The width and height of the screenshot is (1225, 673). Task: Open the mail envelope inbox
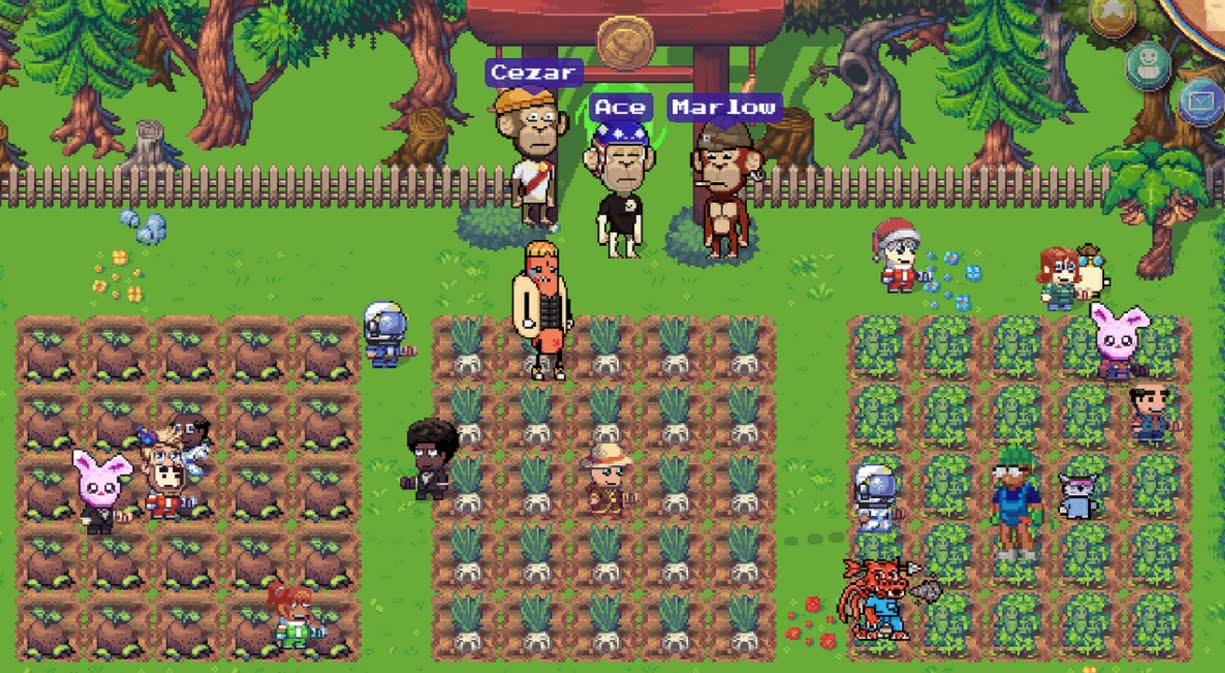[1202, 101]
